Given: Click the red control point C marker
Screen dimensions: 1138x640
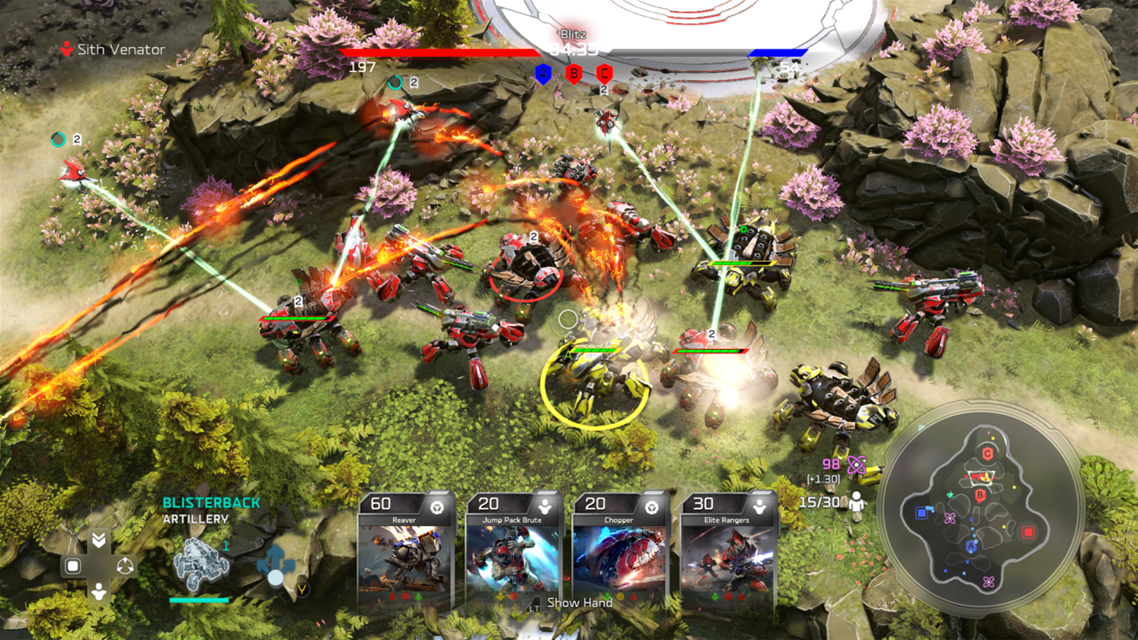Looking at the screenshot, I should tap(604, 73).
